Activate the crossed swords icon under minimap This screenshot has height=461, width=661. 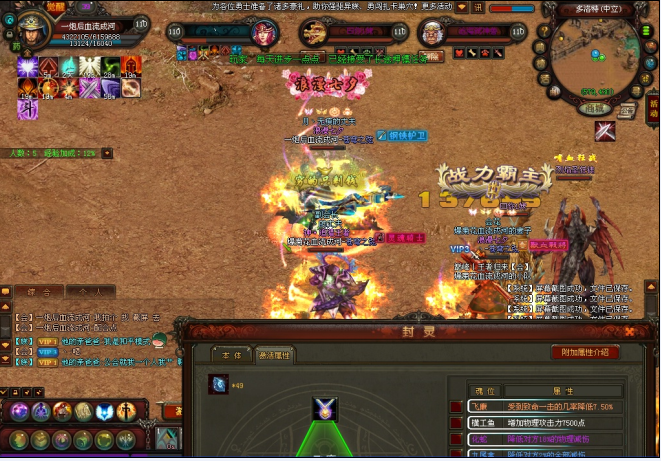(604, 131)
